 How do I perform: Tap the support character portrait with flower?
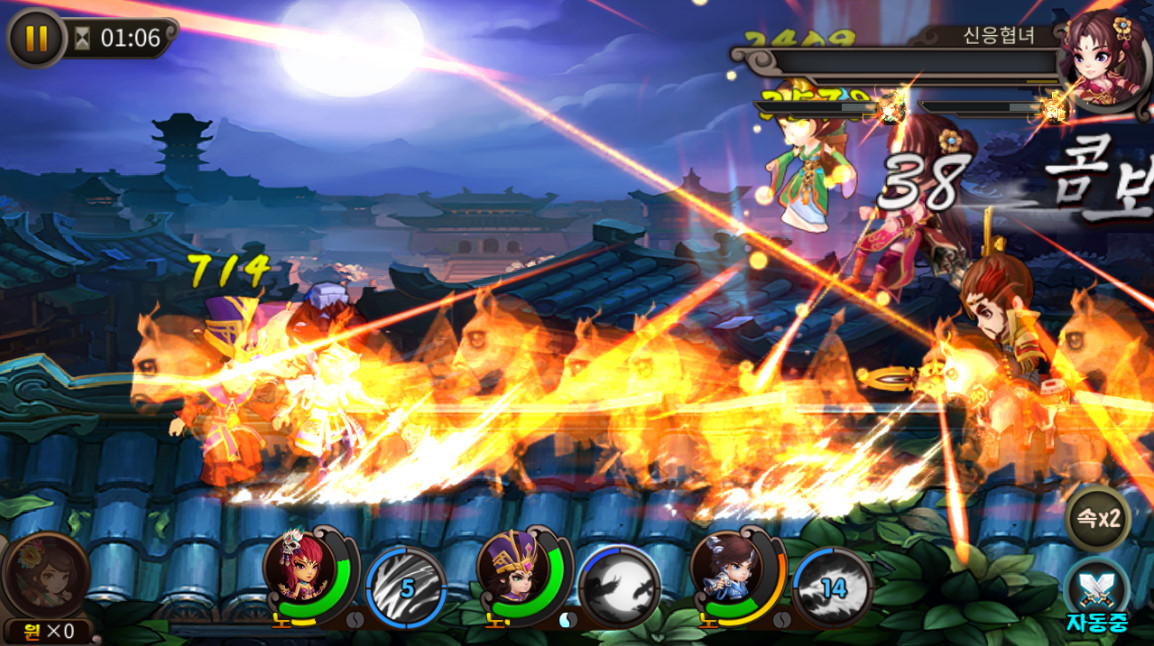click(45, 577)
